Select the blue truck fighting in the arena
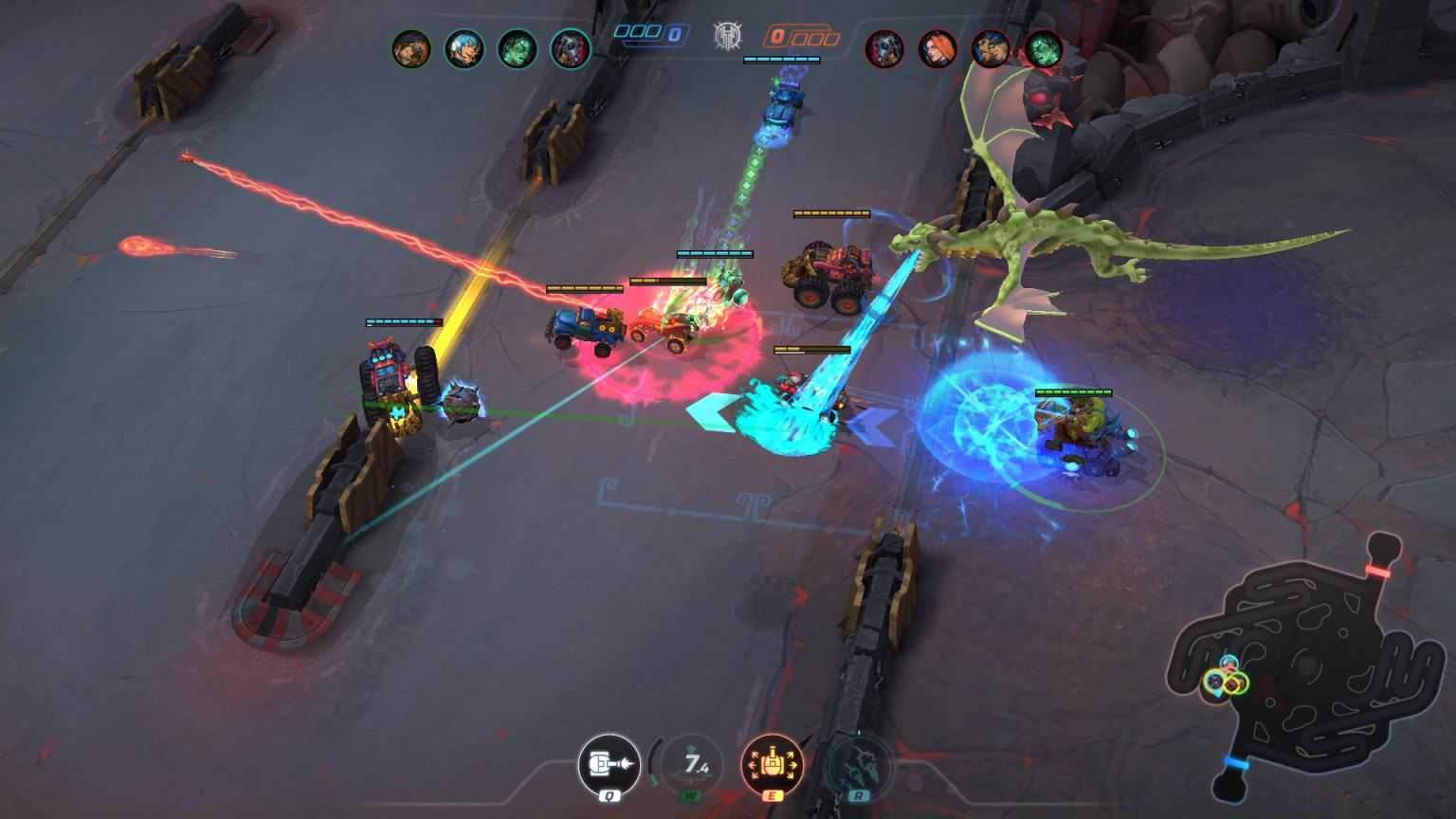 [x=583, y=327]
